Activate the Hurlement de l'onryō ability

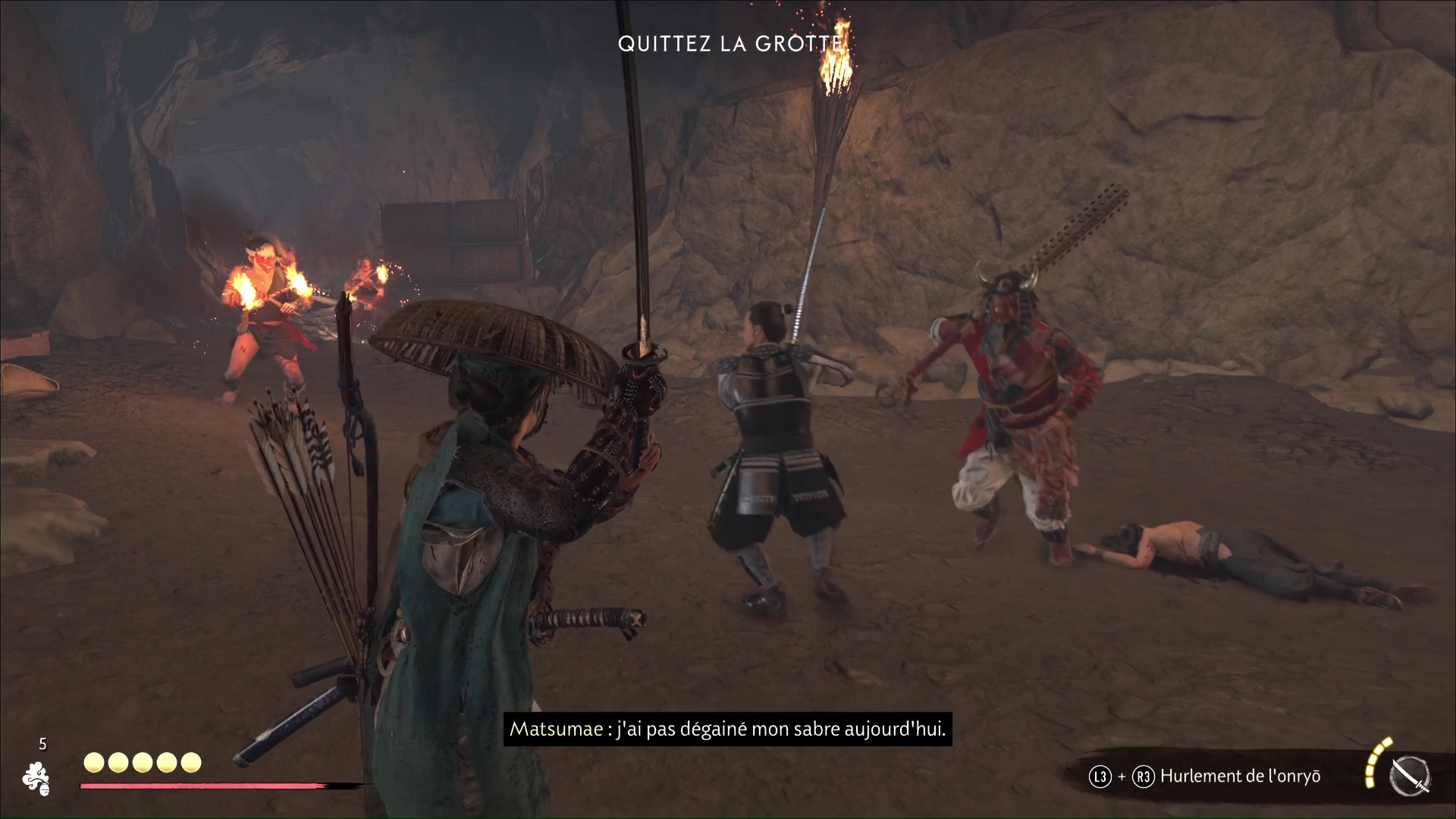[1239, 776]
